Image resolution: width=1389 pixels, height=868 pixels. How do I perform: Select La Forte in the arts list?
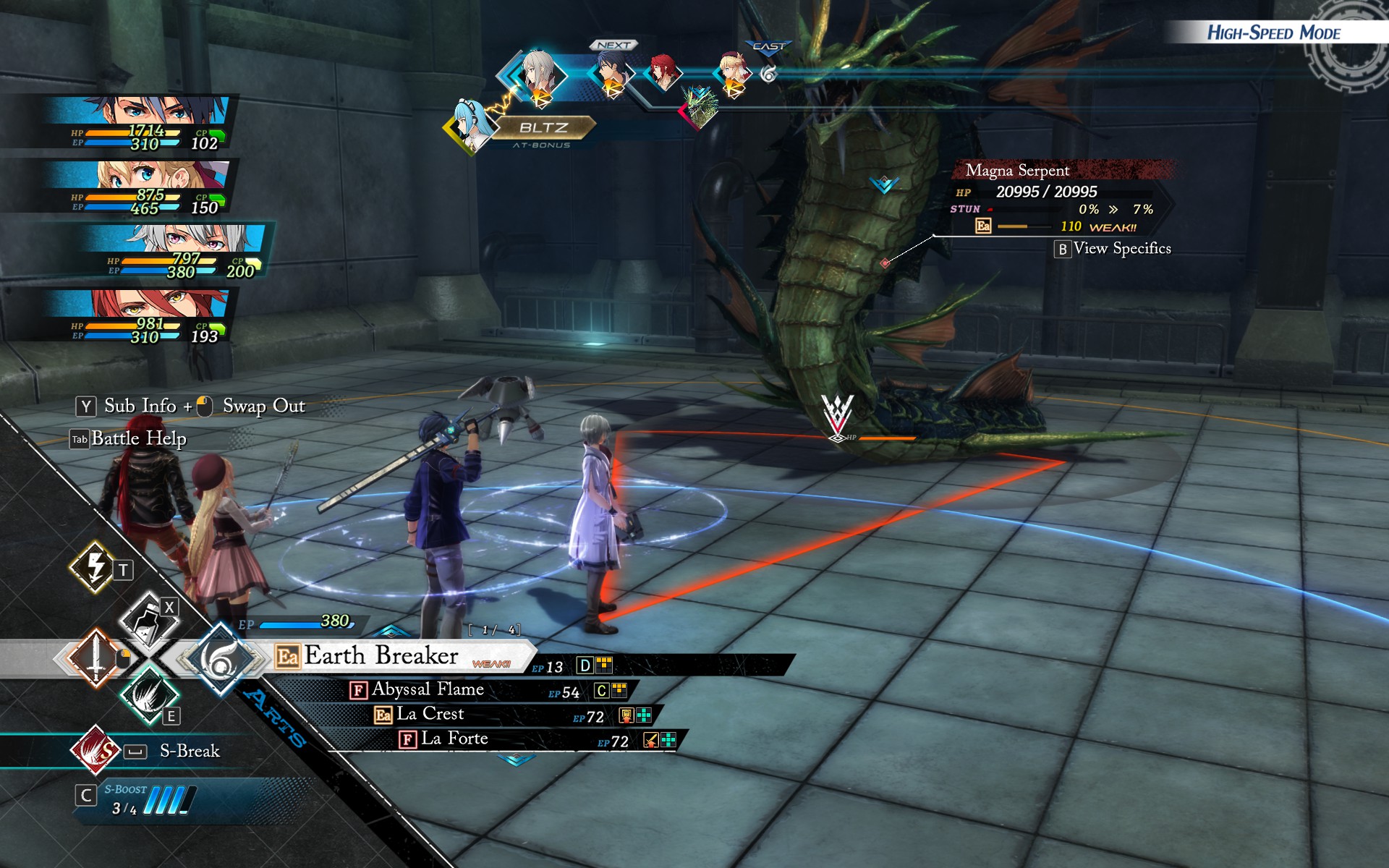click(454, 739)
